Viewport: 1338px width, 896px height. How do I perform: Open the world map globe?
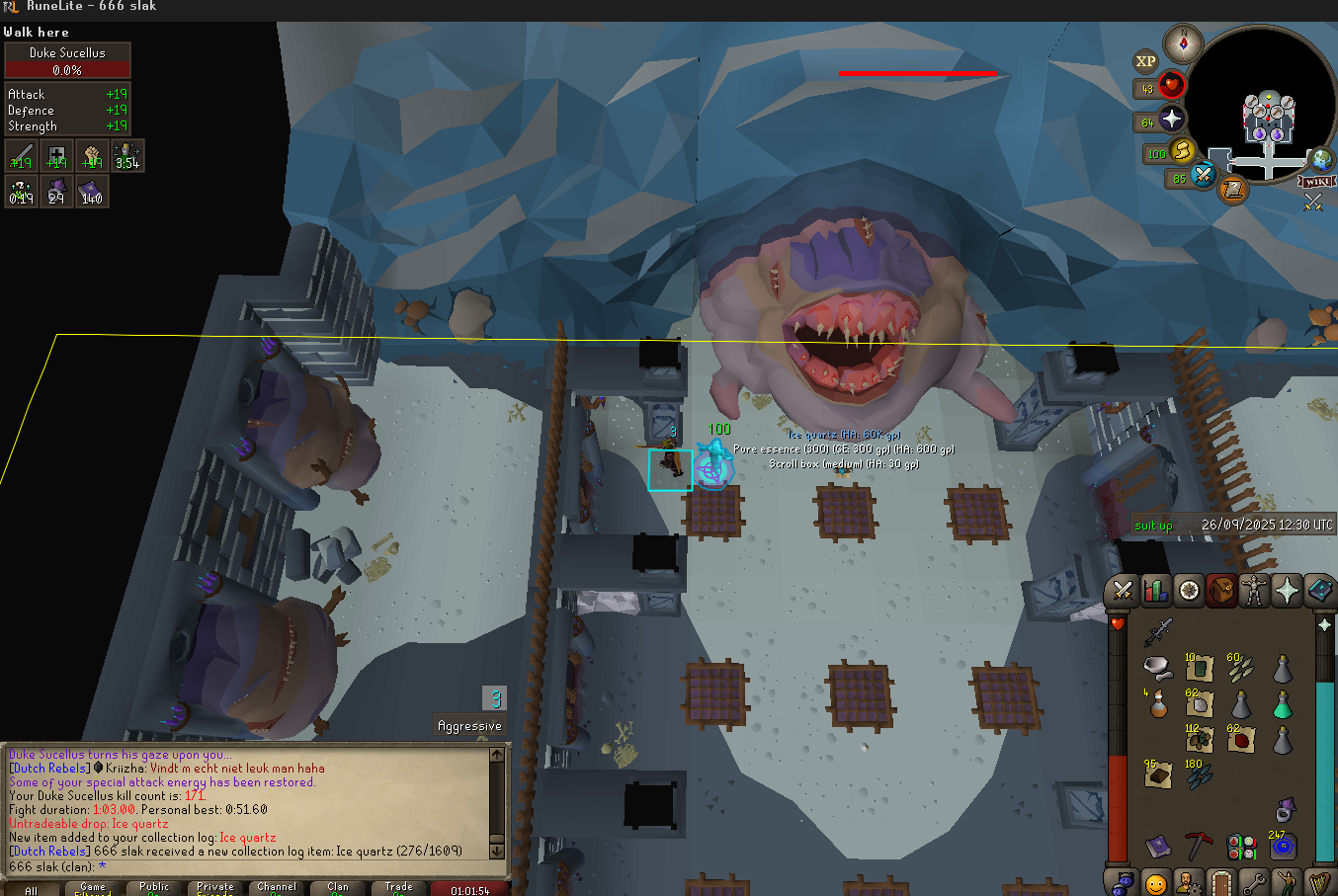1321,159
